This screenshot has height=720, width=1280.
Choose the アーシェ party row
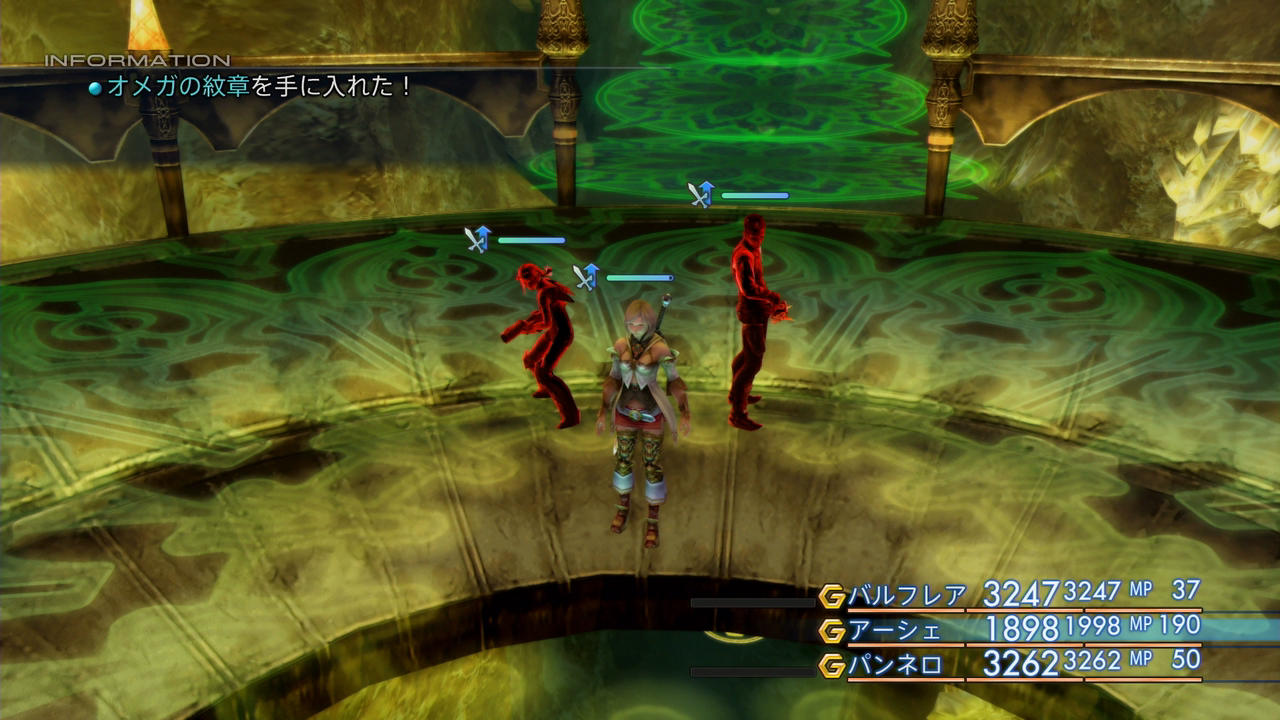[x=894, y=630]
